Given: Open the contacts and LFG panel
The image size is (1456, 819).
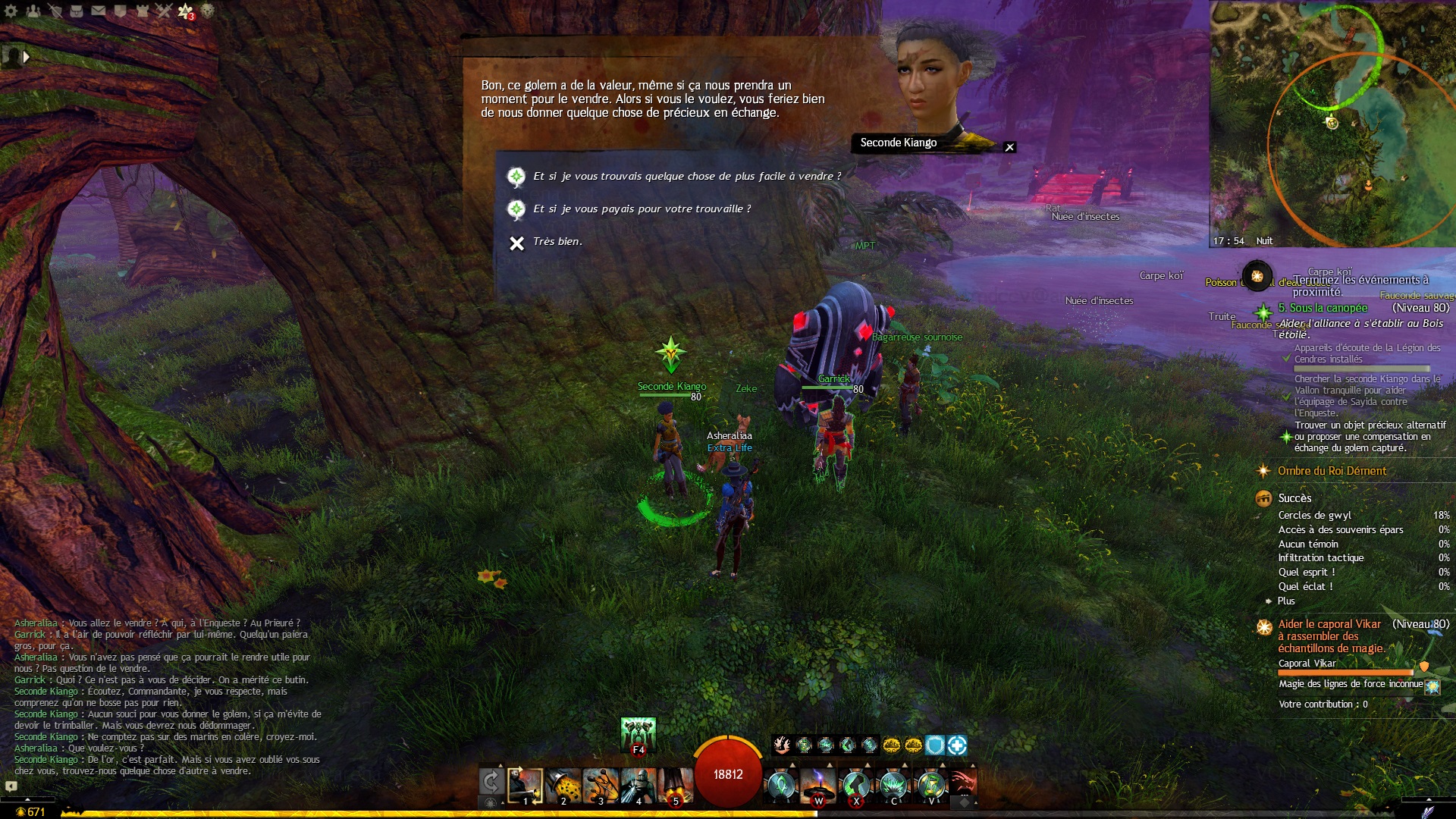Looking at the screenshot, I should coord(33,11).
